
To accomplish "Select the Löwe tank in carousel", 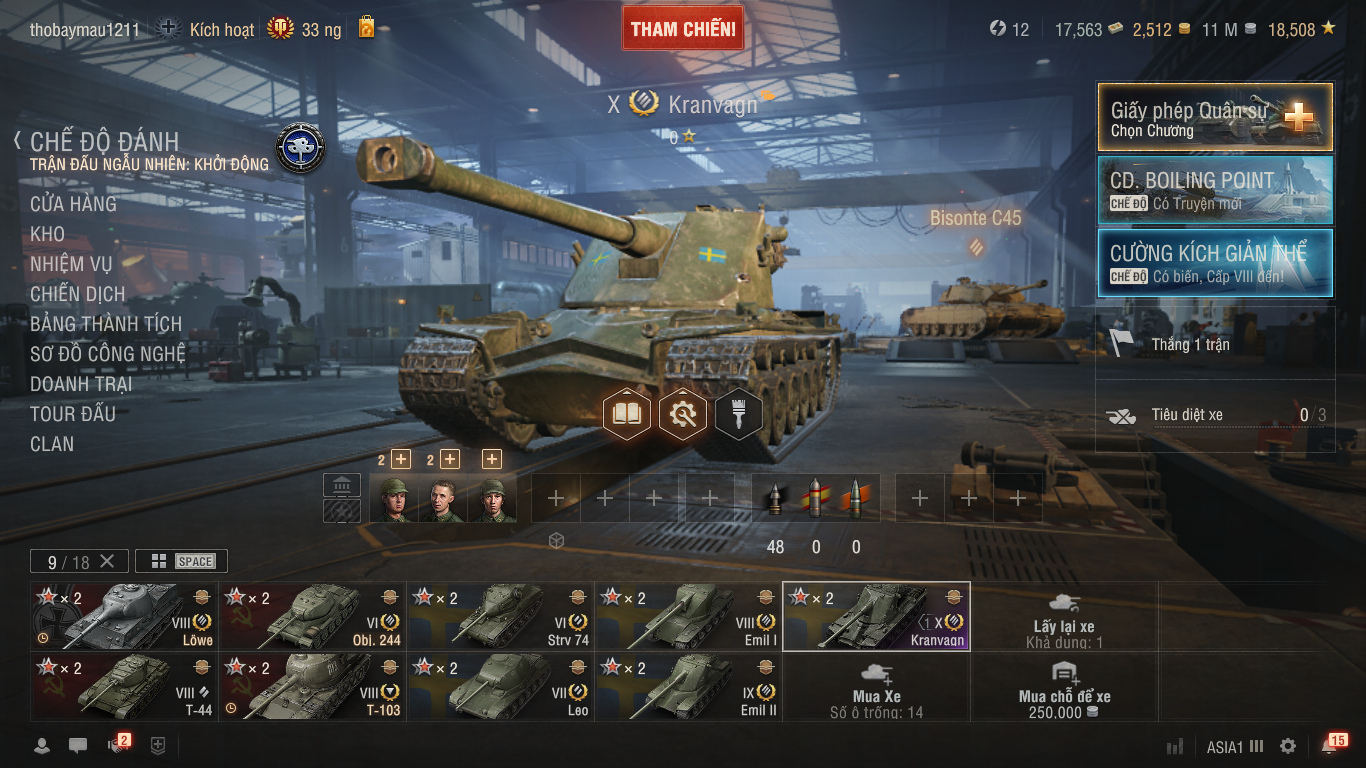I will coord(124,616).
